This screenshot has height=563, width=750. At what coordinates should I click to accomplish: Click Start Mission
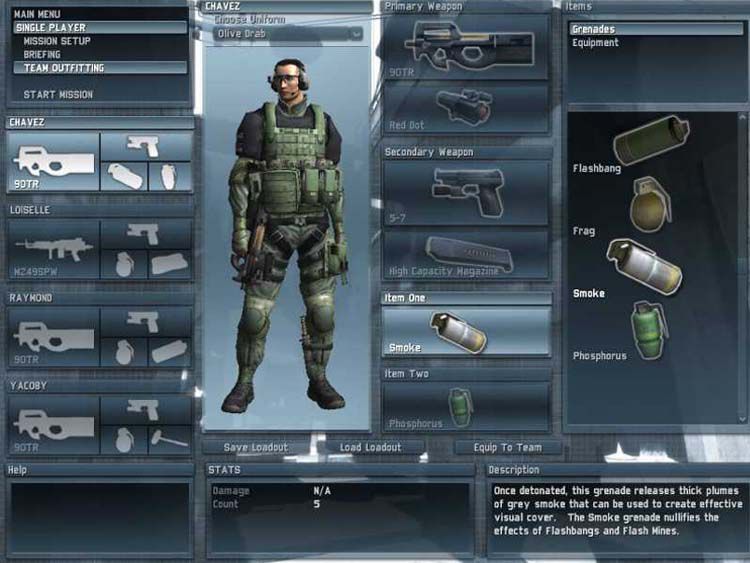[x=58, y=95]
